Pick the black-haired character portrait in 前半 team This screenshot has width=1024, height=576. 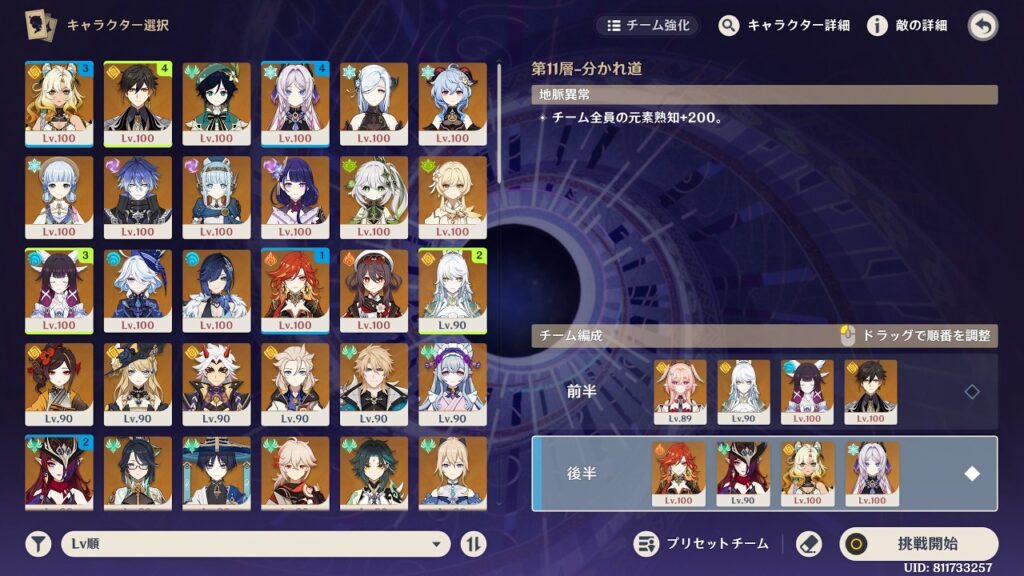pyautogui.click(x=870, y=387)
